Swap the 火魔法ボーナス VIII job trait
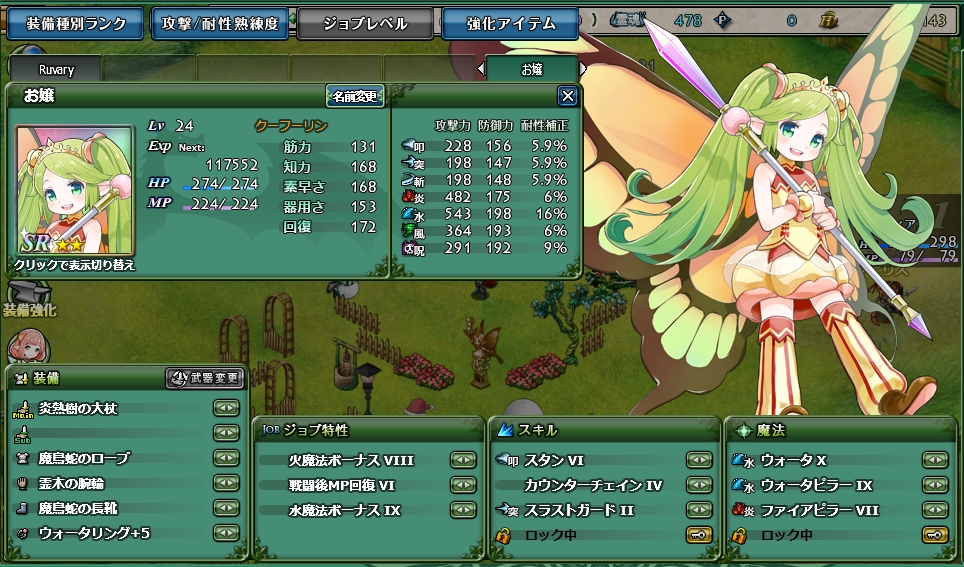Viewport: 964px width, 567px height. [x=462, y=460]
